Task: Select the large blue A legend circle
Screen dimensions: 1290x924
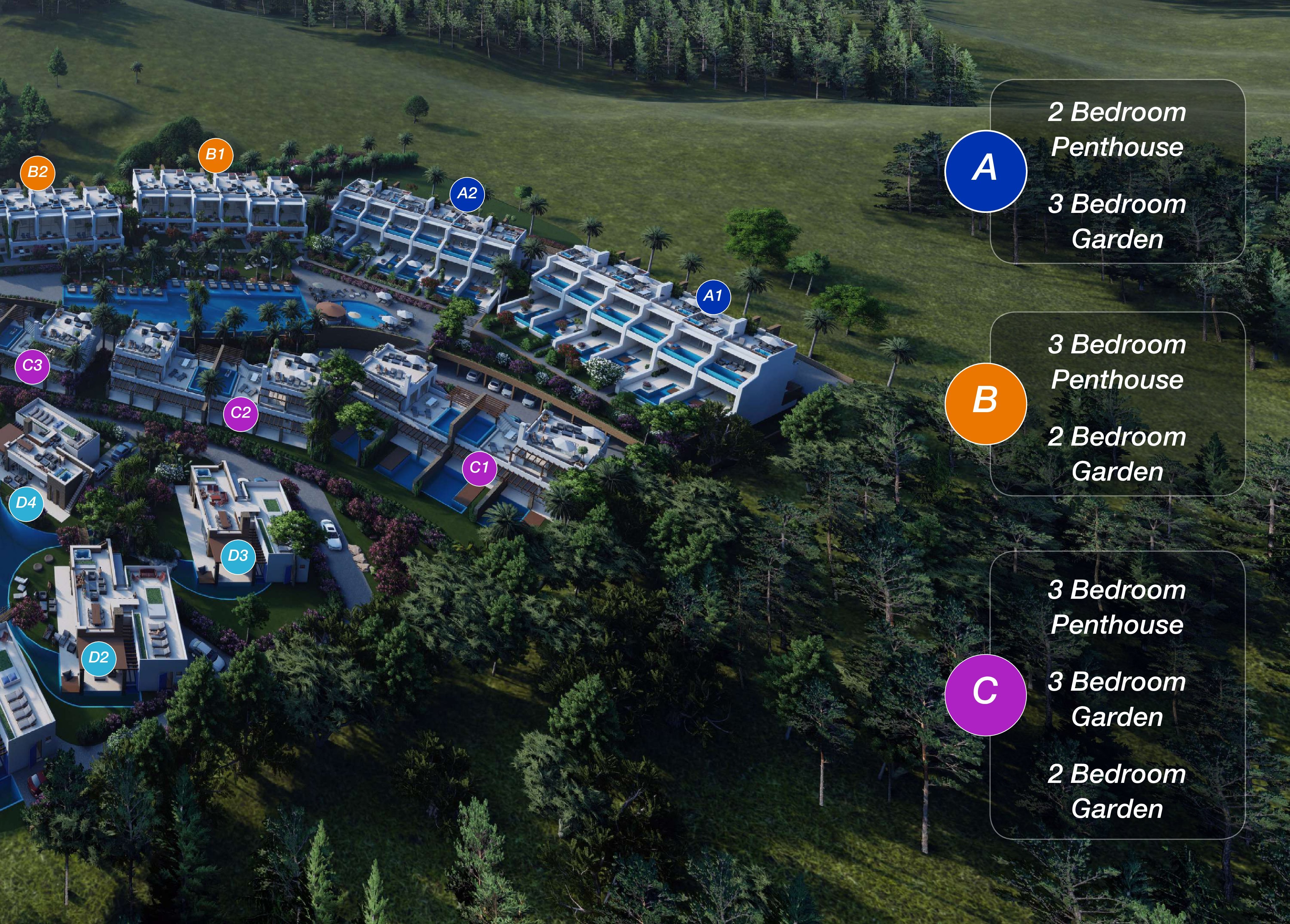Action: coord(985,171)
